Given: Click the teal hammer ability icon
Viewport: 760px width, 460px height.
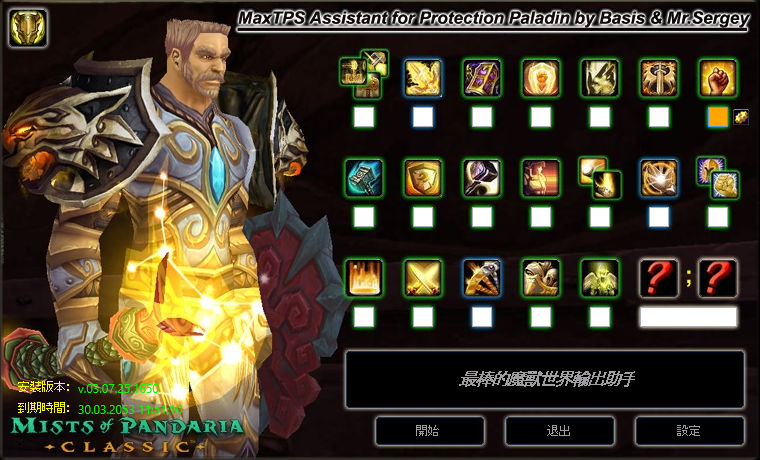Looking at the screenshot, I should [x=363, y=177].
